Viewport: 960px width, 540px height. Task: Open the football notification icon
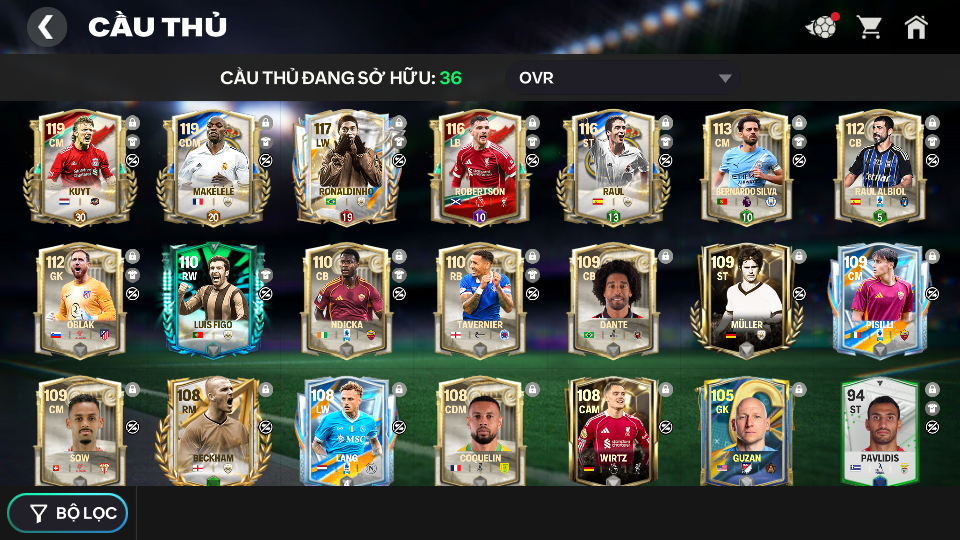(821, 27)
